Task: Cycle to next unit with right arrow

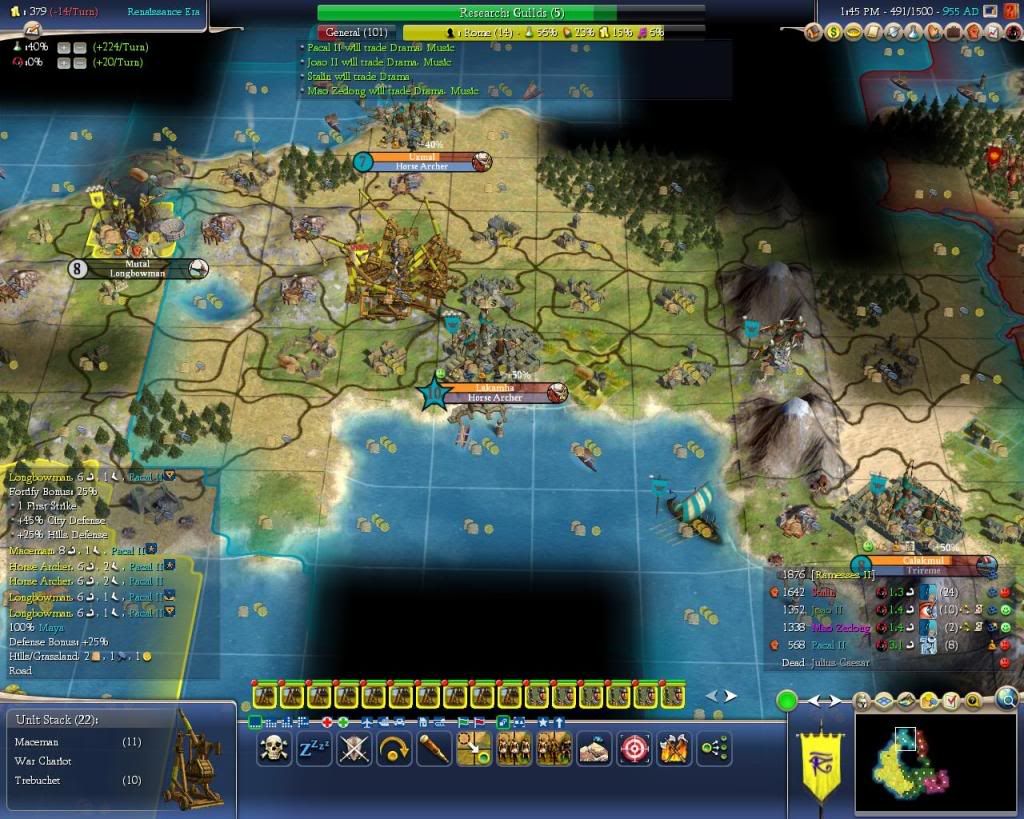Action: 731,696
